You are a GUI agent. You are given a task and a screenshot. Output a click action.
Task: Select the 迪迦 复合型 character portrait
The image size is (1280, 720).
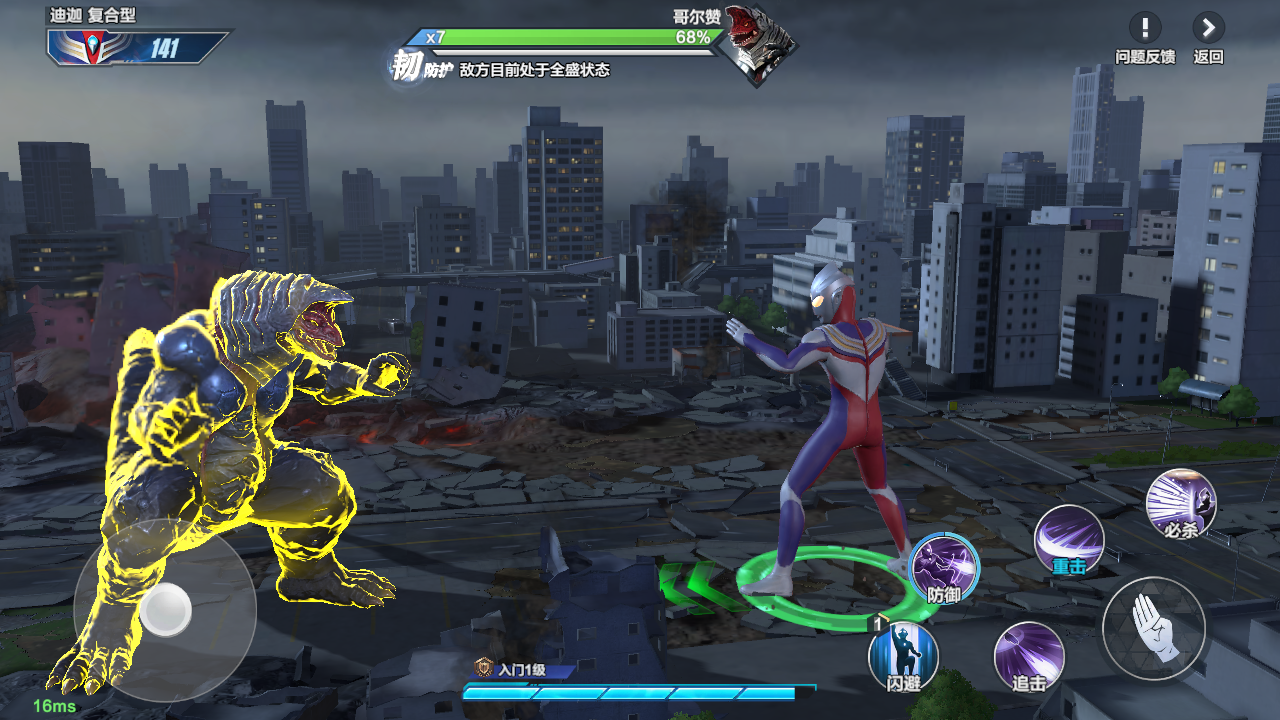(83, 47)
